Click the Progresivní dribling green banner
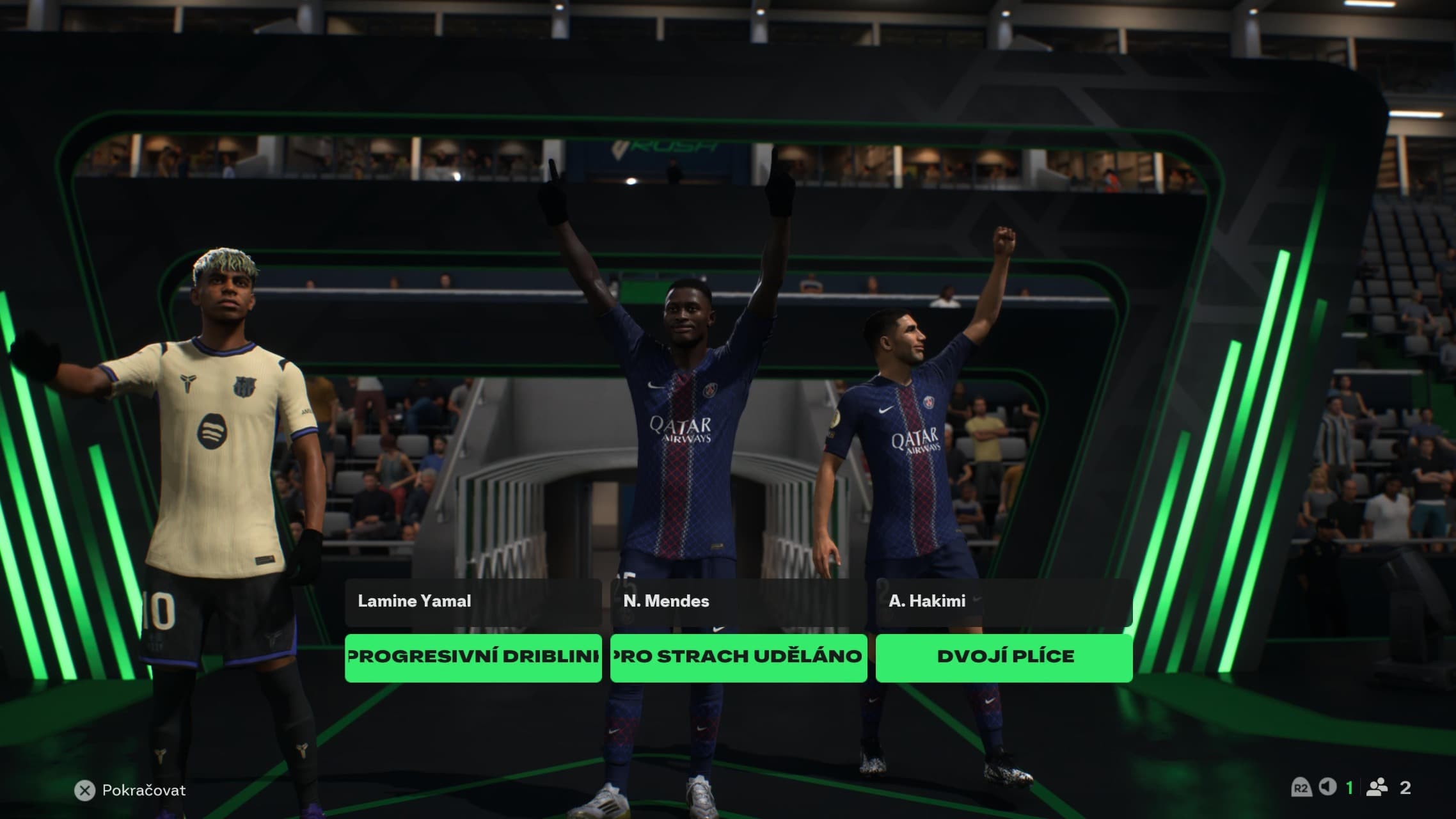This screenshot has width=1456, height=819. (473, 657)
